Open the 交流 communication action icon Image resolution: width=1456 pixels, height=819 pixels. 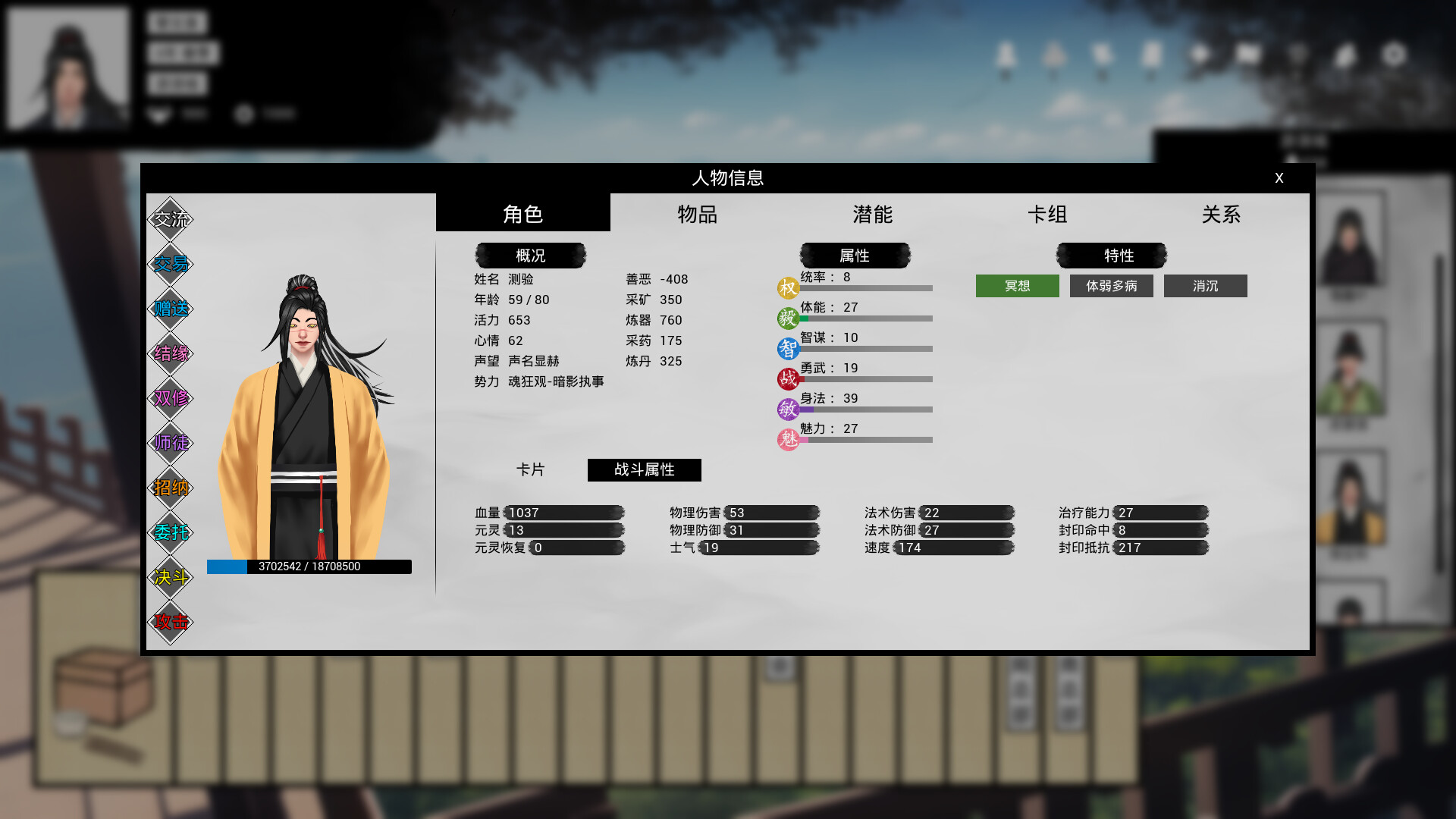pos(171,218)
